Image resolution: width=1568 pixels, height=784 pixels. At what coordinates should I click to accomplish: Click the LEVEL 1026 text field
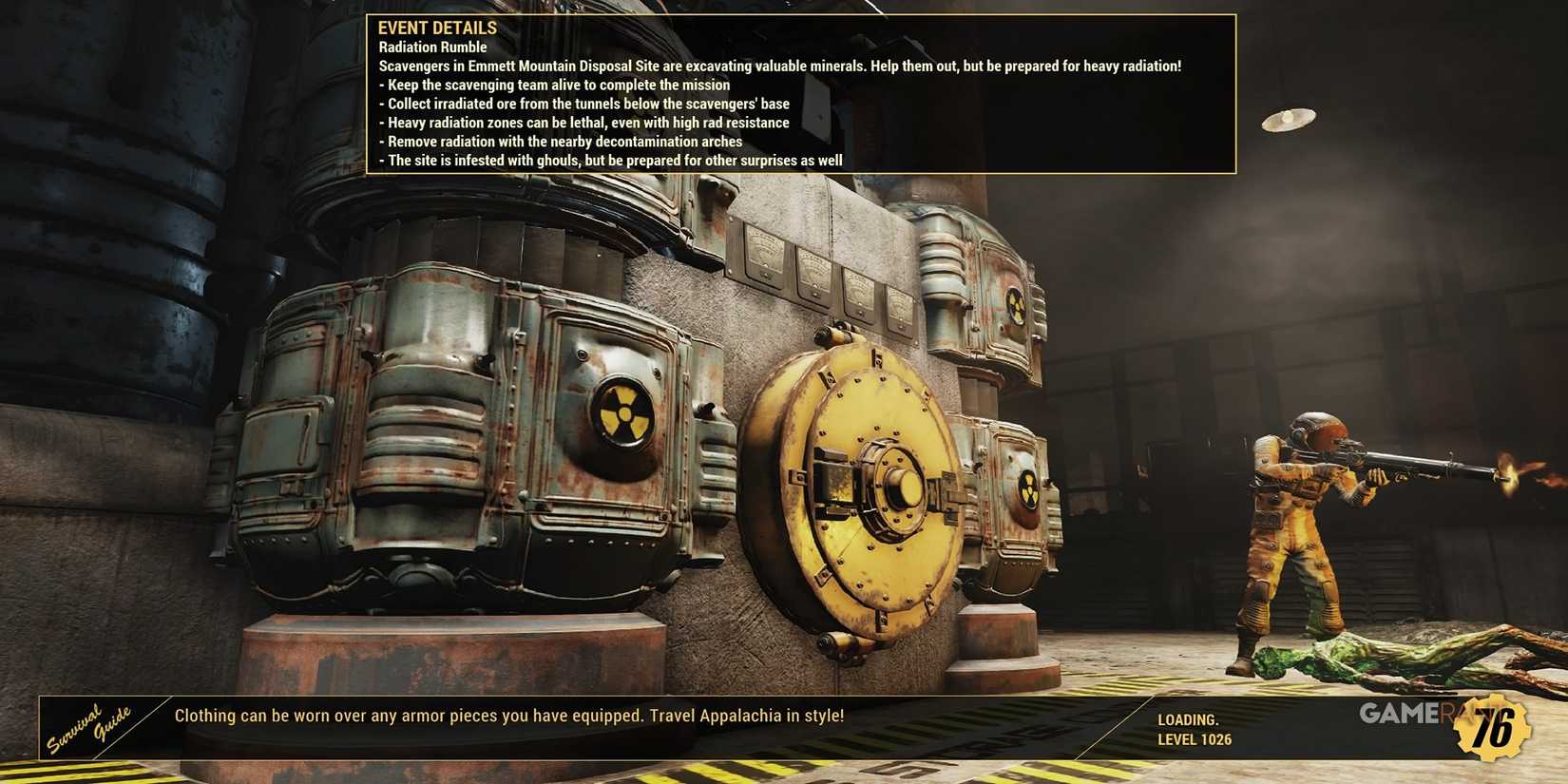tap(1195, 739)
